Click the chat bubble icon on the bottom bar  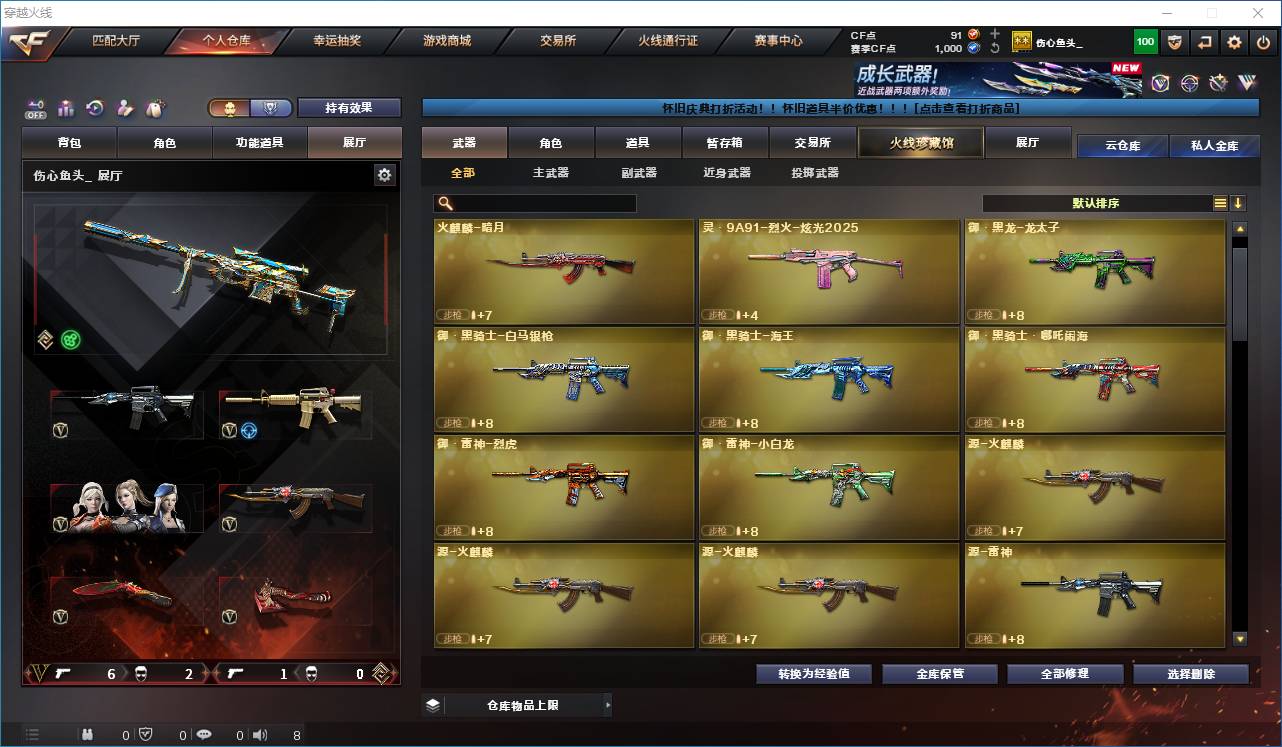[203, 734]
